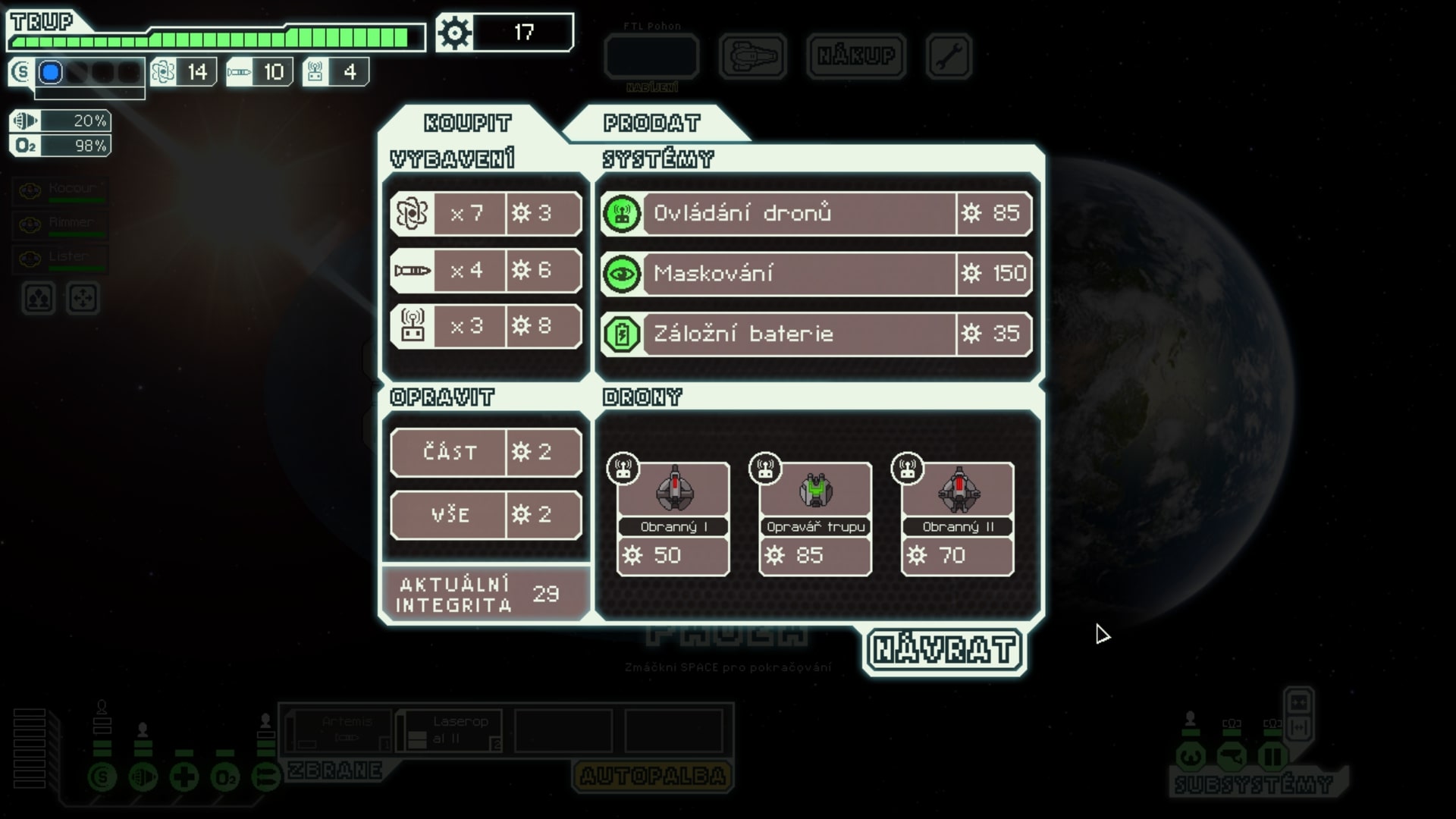Switch to the KOUPIT tab
This screenshot has width=1456, height=819.
pos(466,122)
